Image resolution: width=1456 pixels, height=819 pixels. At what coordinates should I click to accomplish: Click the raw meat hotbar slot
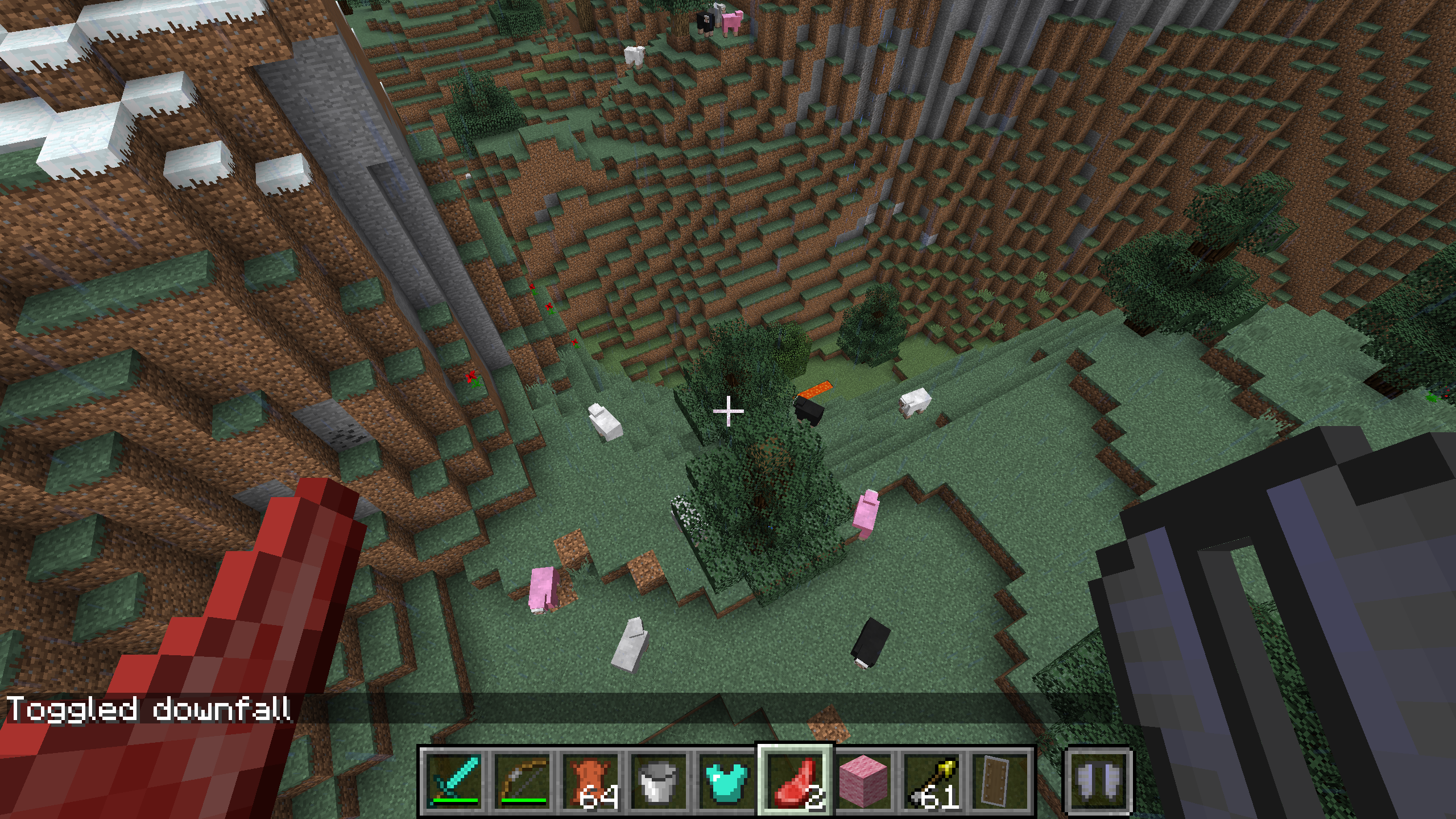(795, 780)
